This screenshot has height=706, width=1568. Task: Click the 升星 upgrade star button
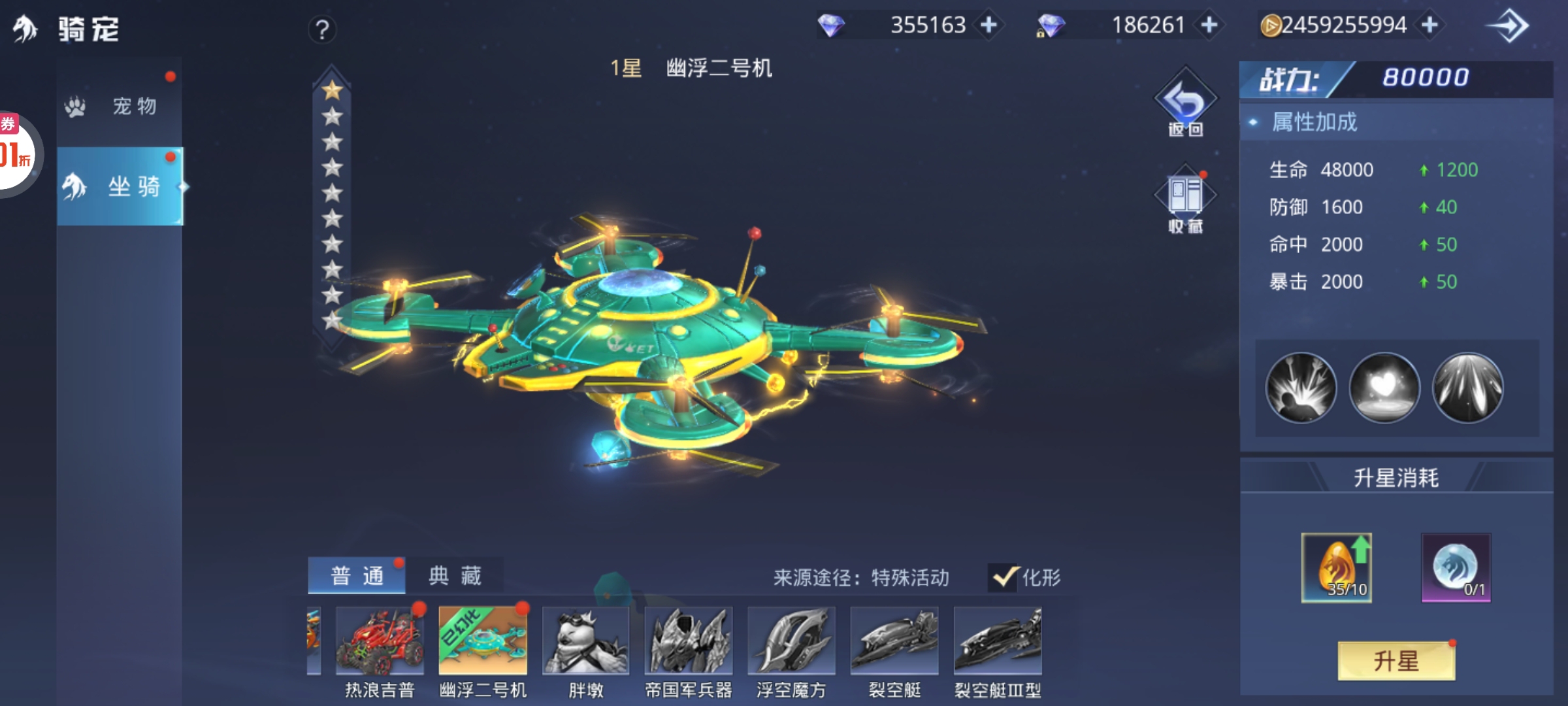pyautogui.click(x=1396, y=661)
